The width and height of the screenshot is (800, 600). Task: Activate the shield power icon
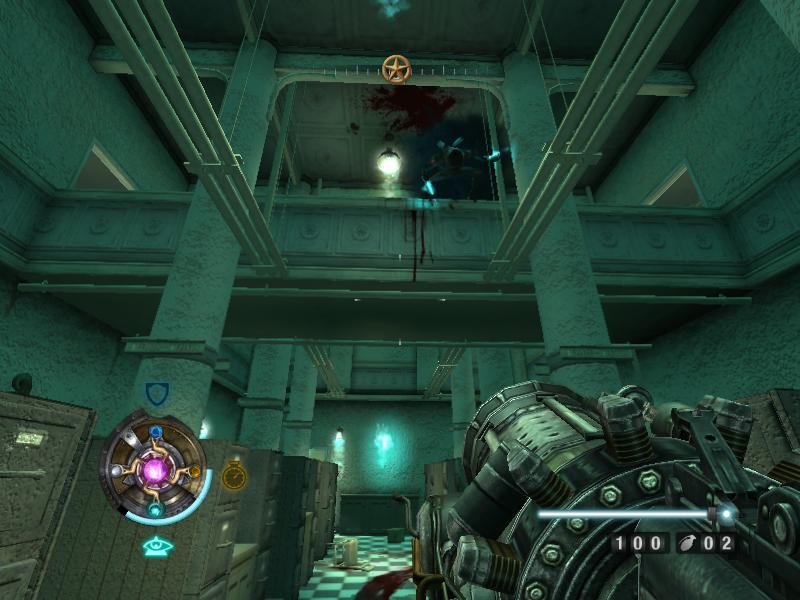(x=156, y=392)
